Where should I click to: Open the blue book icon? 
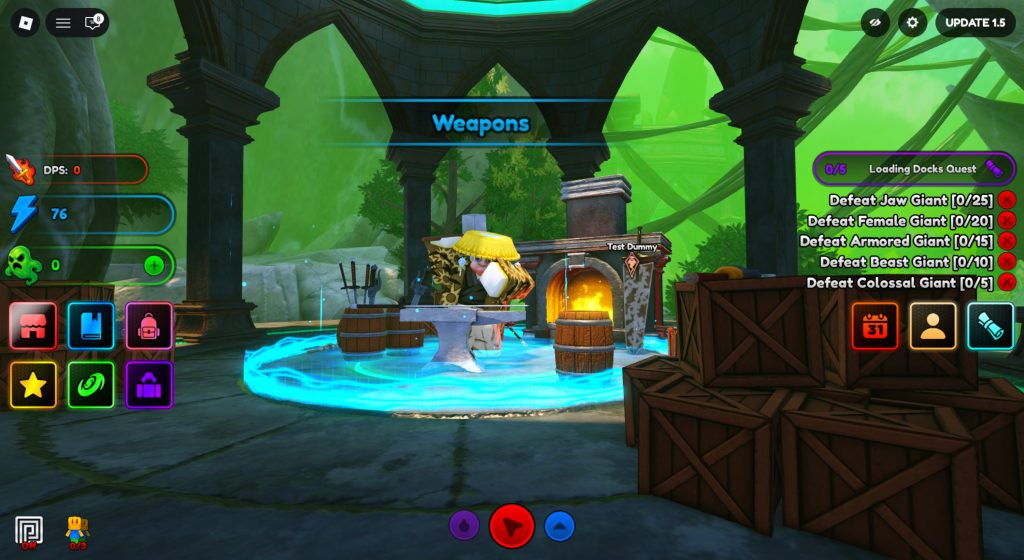pos(91,326)
